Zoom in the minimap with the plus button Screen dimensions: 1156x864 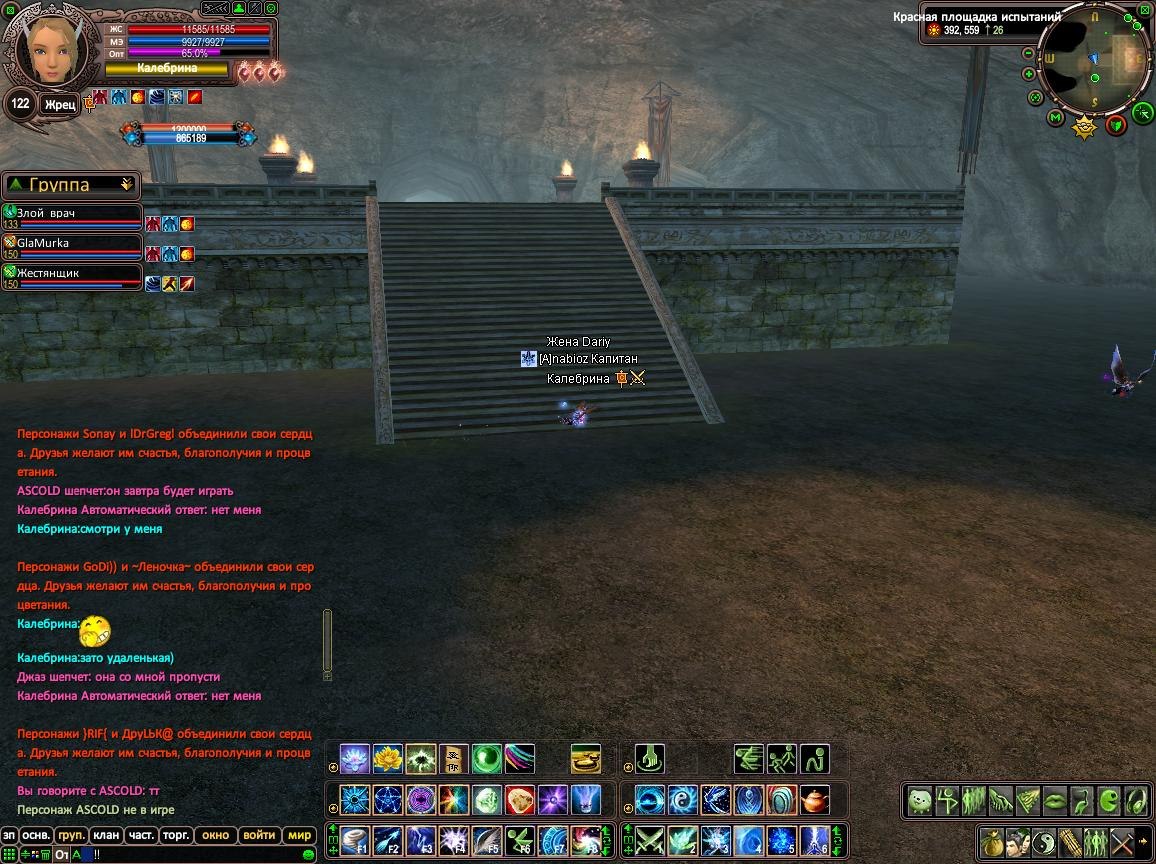[1028, 74]
